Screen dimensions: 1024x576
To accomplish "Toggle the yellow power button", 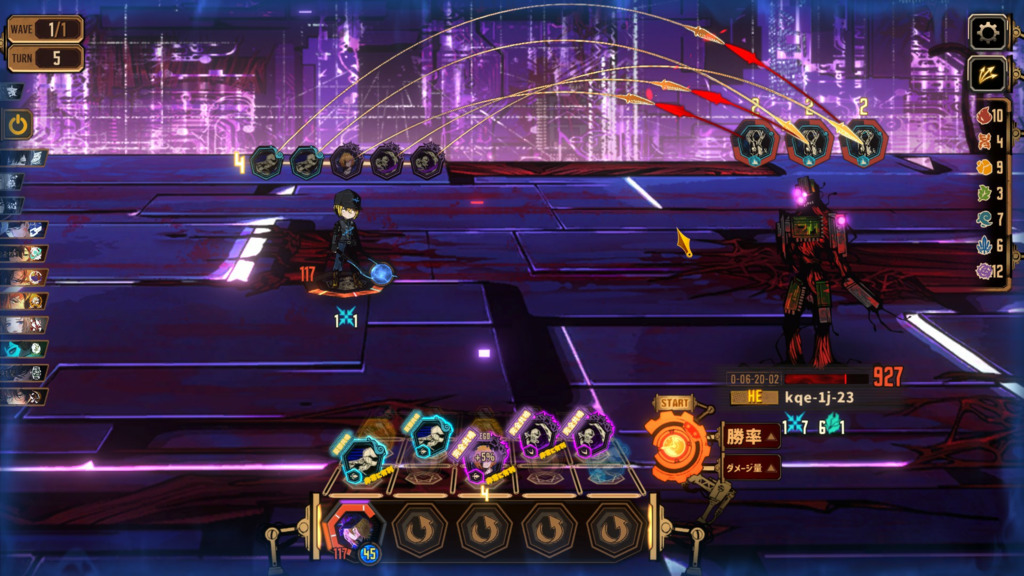I will click(x=19, y=125).
